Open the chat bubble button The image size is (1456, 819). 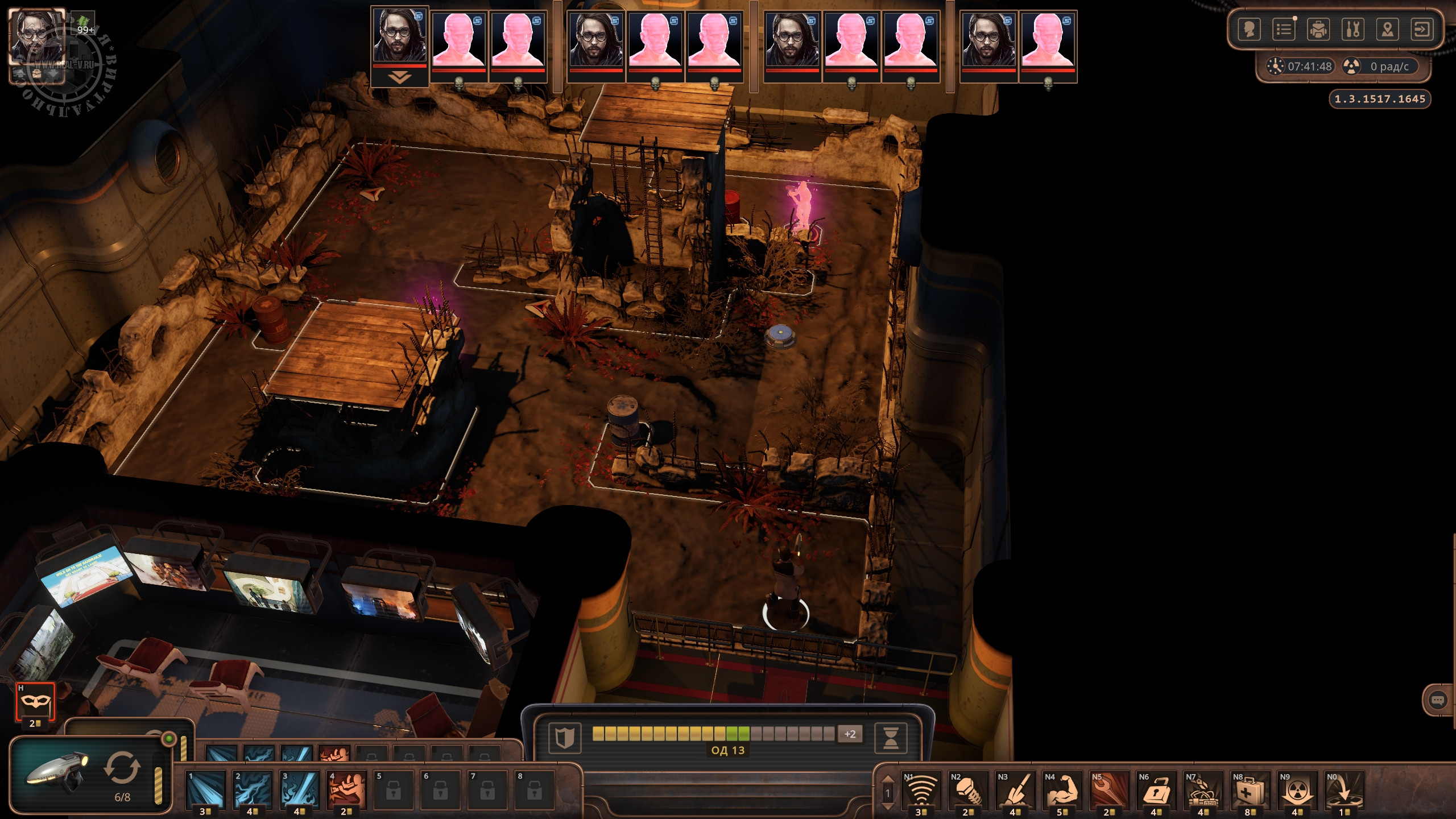1437,700
